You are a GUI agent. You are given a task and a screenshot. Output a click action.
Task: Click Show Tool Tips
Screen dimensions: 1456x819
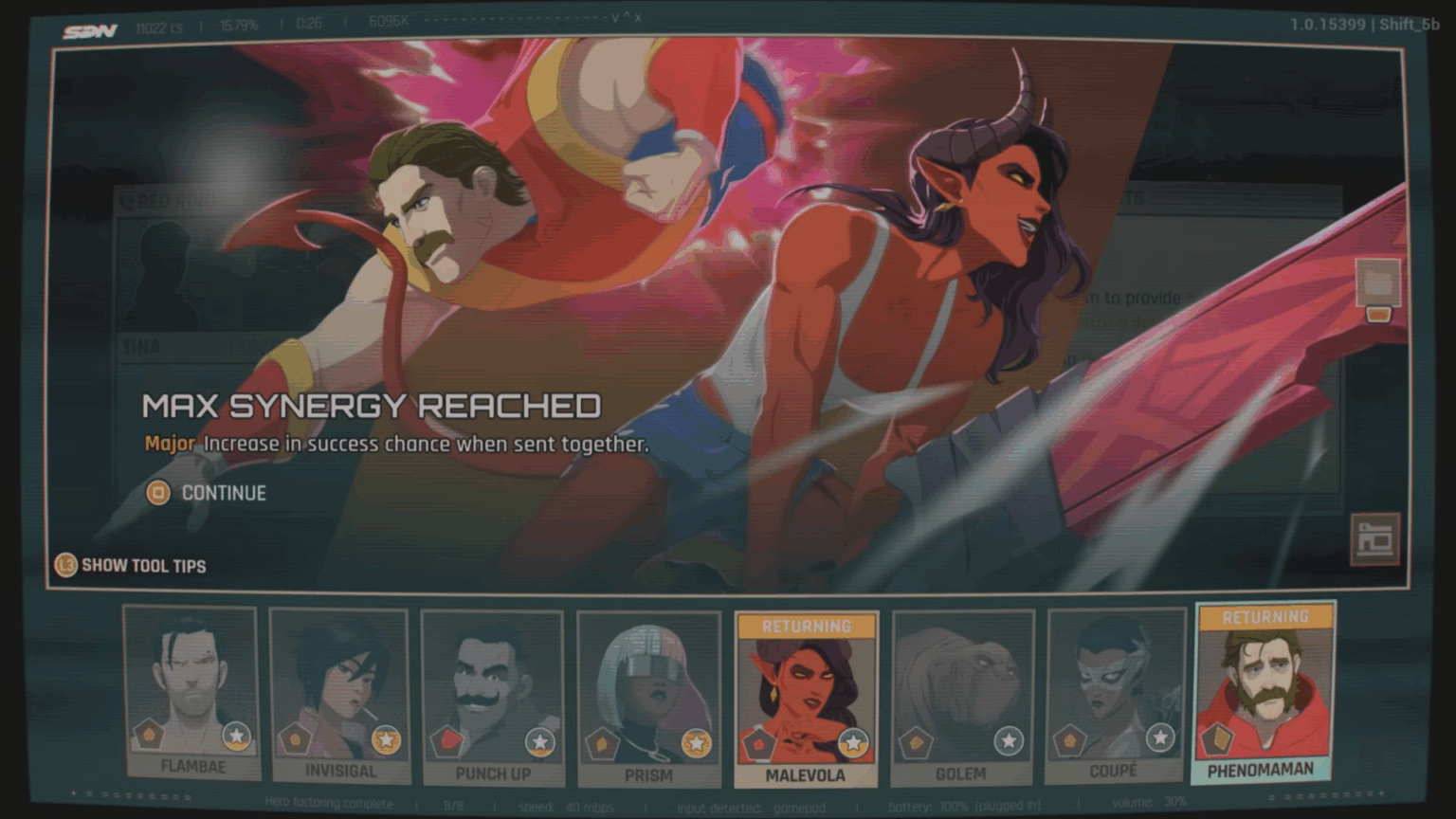click(x=144, y=566)
